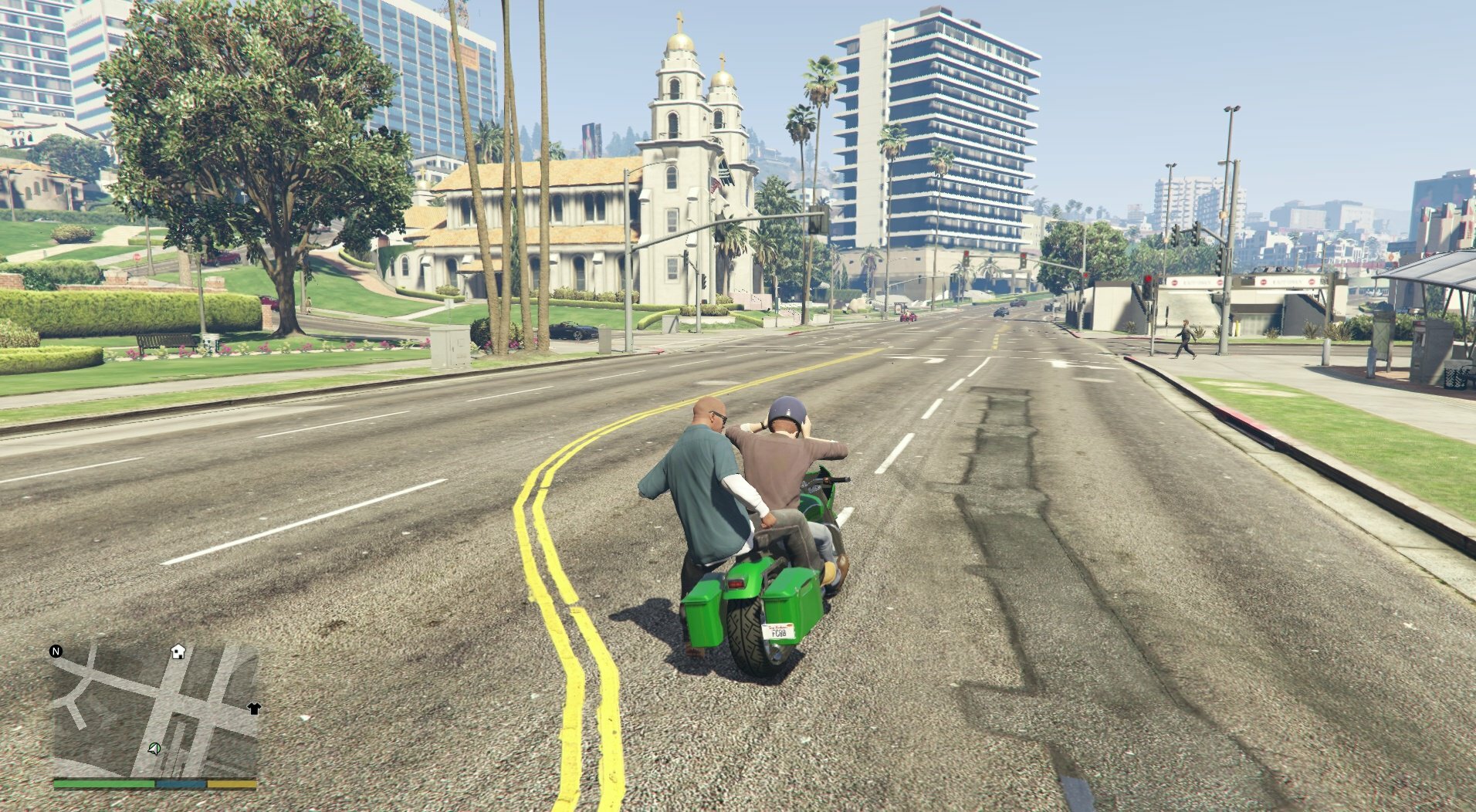This screenshot has width=1476, height=812.
Task: Select the clothing store shirt marker
Action: [x=254, y=708]
